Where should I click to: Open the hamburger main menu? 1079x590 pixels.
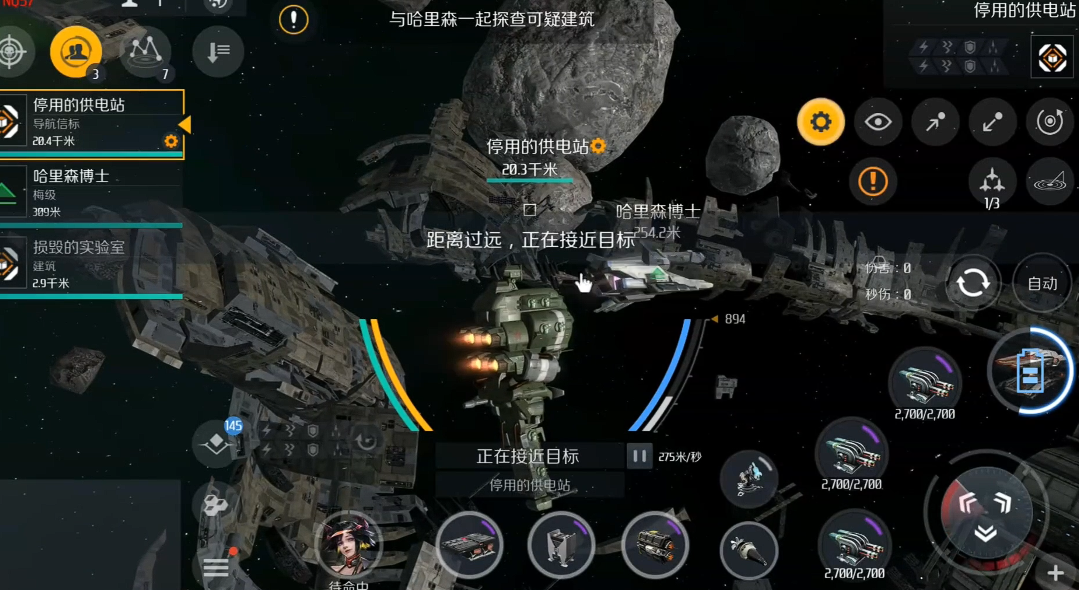[x=216, y=568]
